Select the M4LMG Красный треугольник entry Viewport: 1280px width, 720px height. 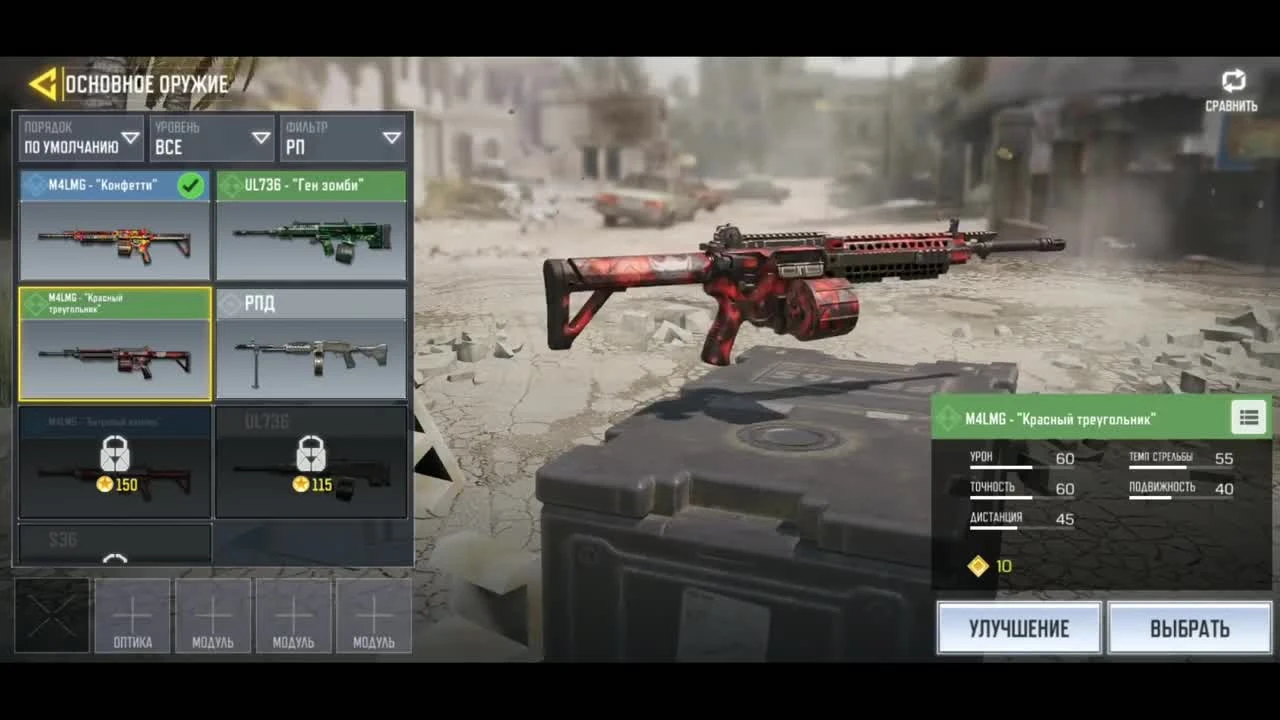114,345
